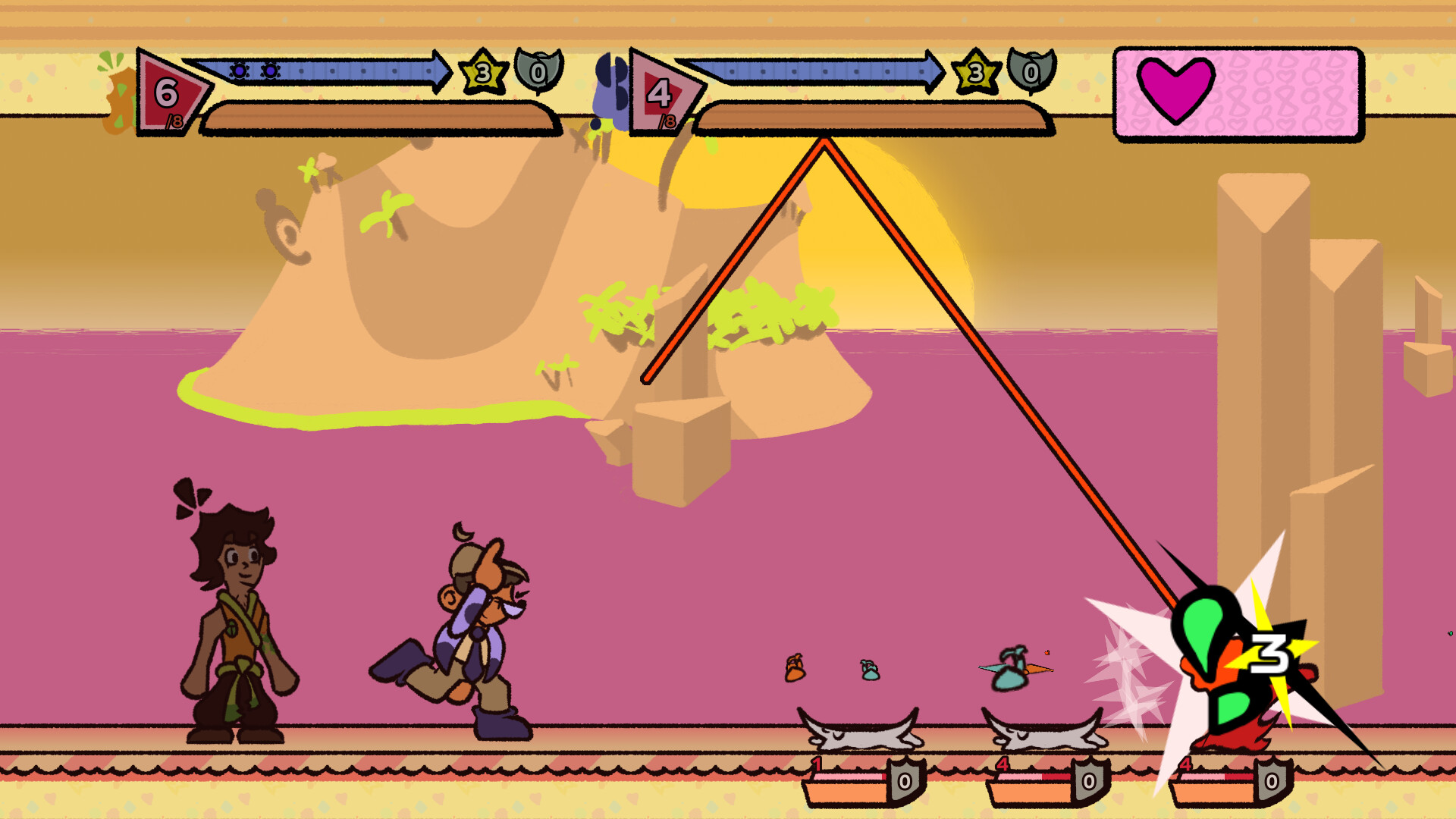Toggle the second flower node on the blue arrow
This screenshot has width=1456, height=819.
click(x=270, y=71)
